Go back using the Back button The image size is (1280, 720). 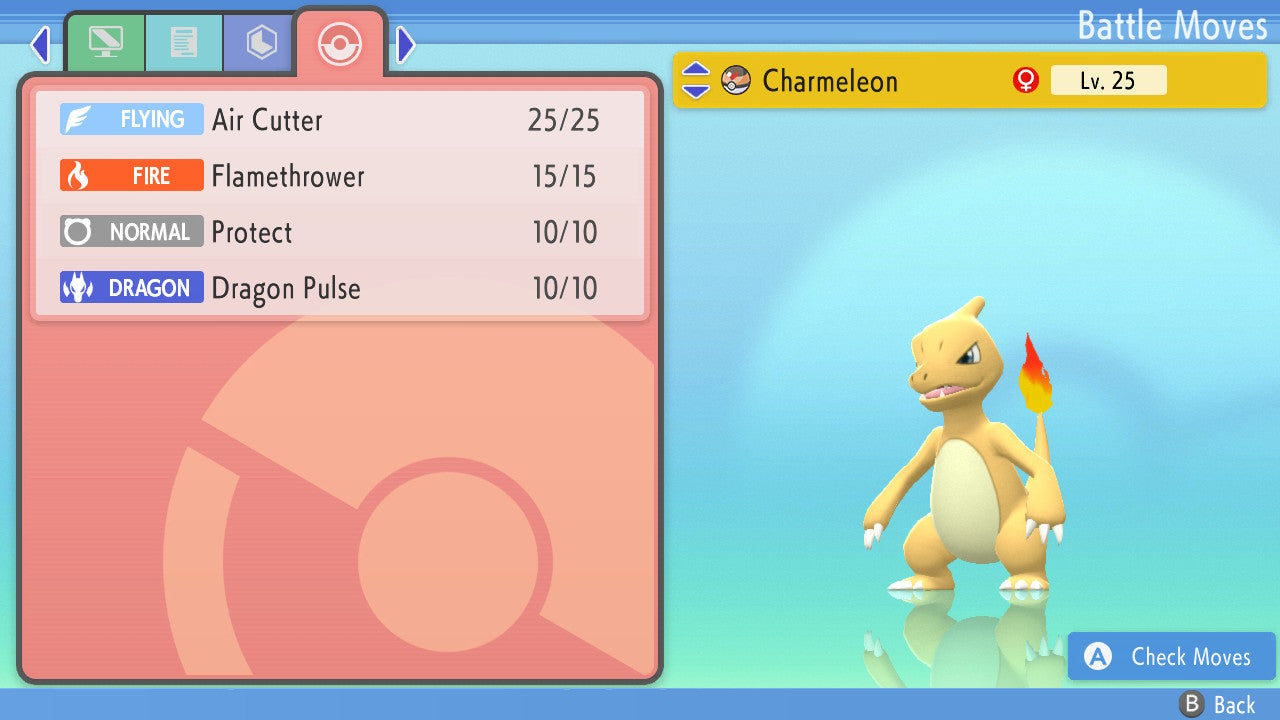[1217, 705]
